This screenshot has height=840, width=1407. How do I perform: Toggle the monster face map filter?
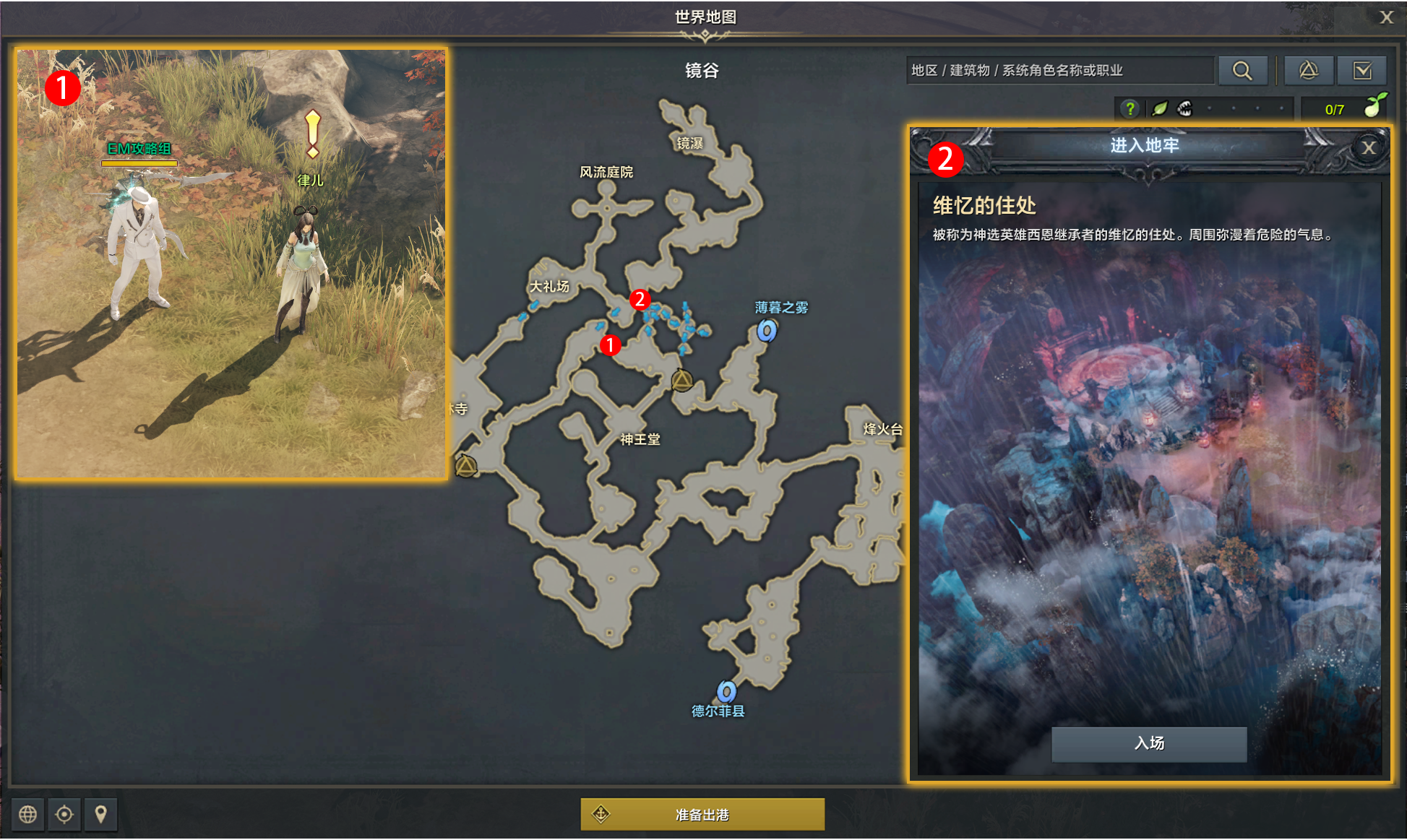tap(1184, 109)
